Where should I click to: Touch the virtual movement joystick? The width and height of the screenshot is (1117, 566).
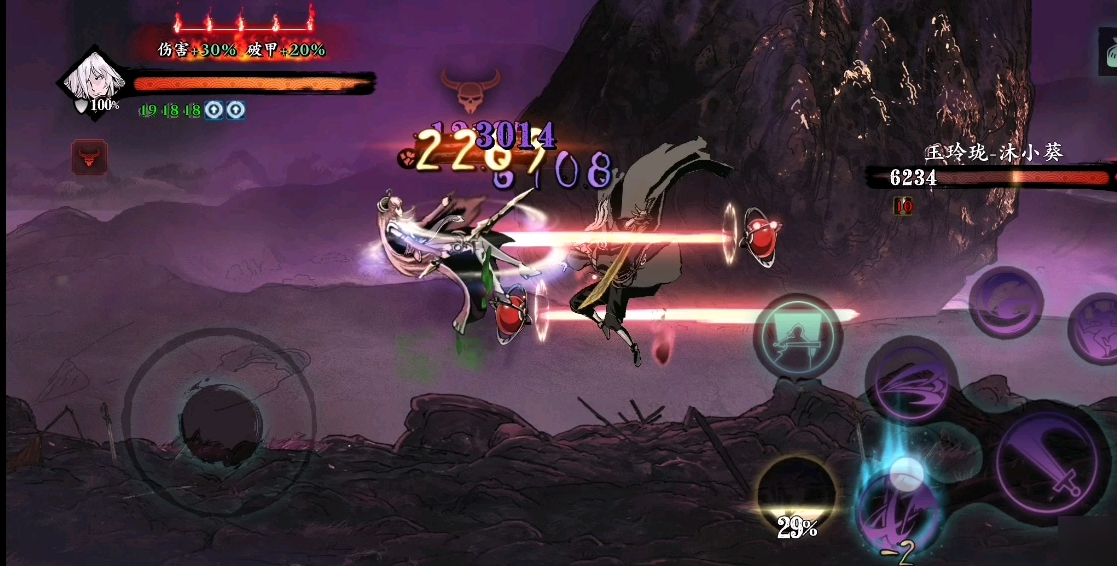pyautogui.click(x=220, y=424)
